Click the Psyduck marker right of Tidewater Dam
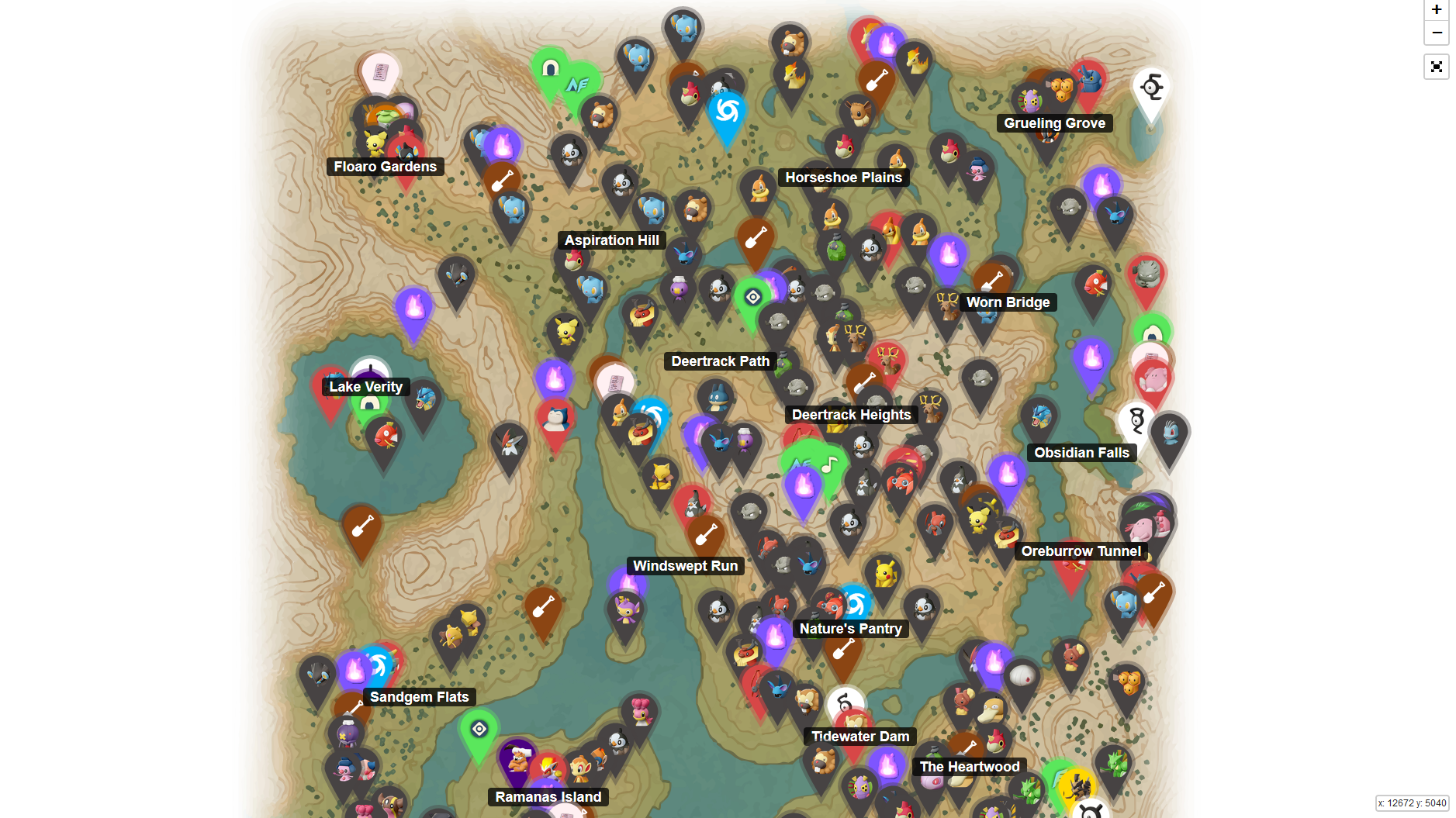 [993, 709]
